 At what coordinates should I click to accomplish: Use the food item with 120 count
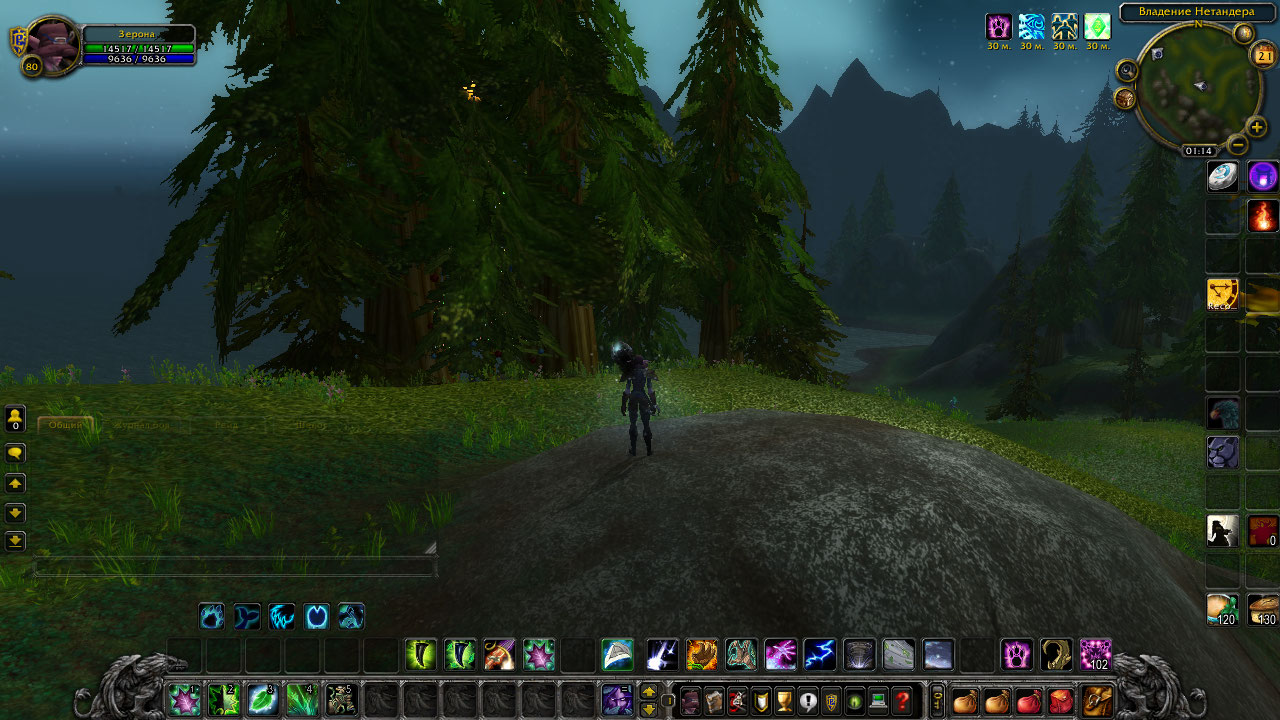coord(1223,609)
